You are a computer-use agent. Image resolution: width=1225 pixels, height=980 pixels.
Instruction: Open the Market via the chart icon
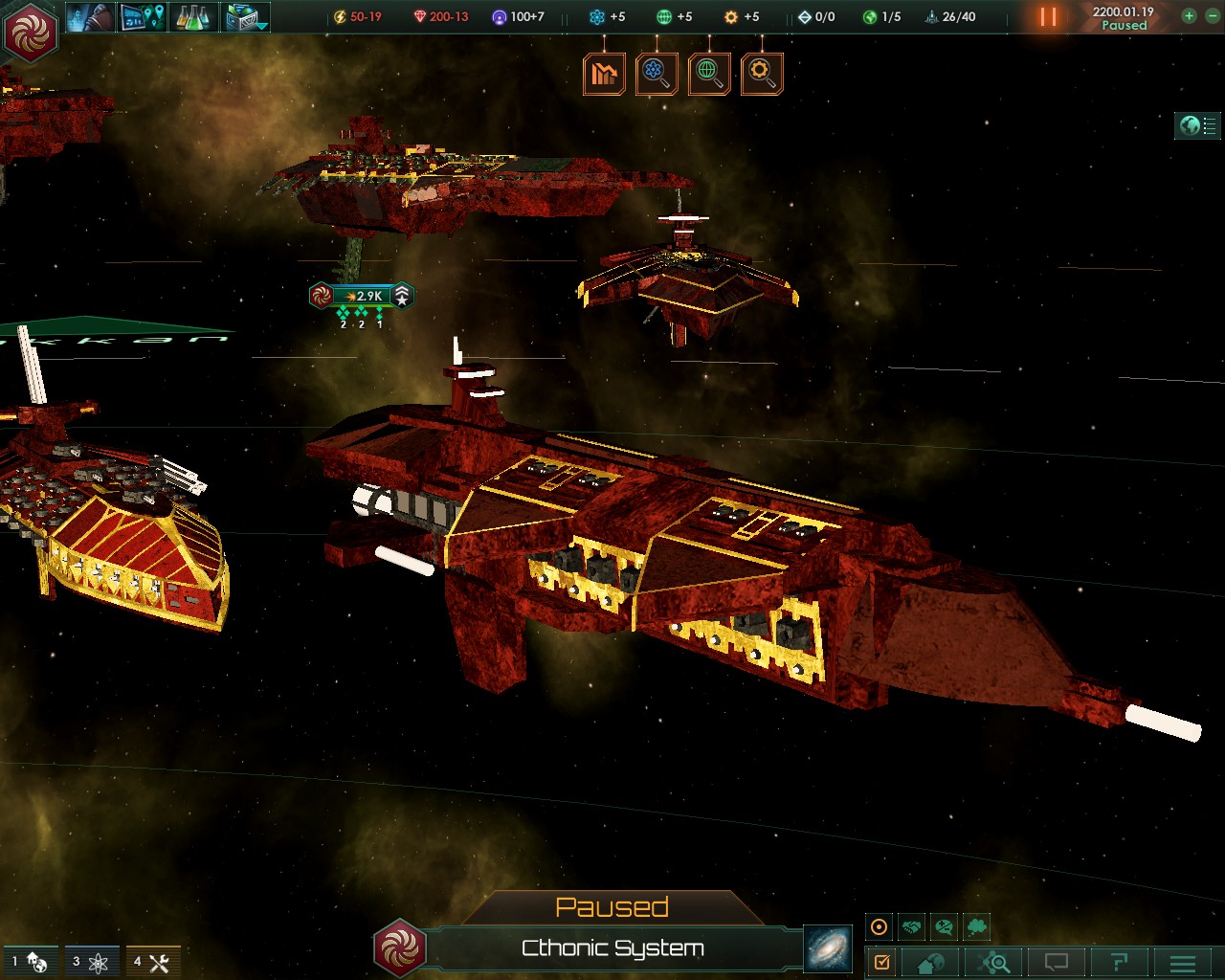pos(604,73)
